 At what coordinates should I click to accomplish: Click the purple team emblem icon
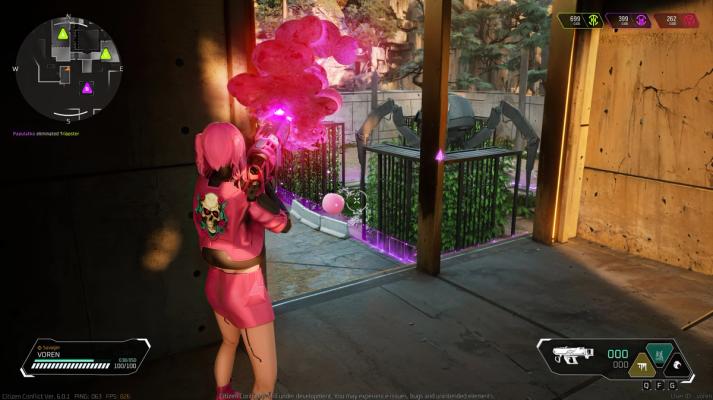pyautogui.click(x=640, y=20)
